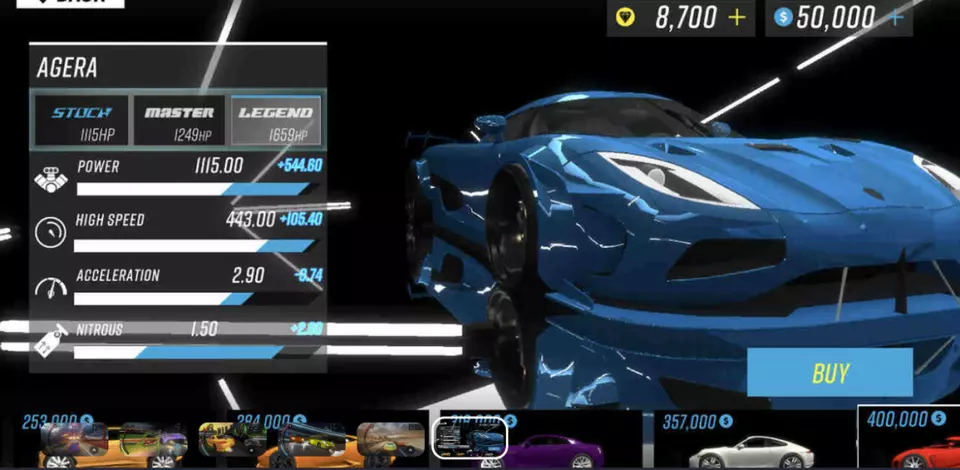
Task: Select the Stock 1115HP tuning tab
Action: coord(82,122)
